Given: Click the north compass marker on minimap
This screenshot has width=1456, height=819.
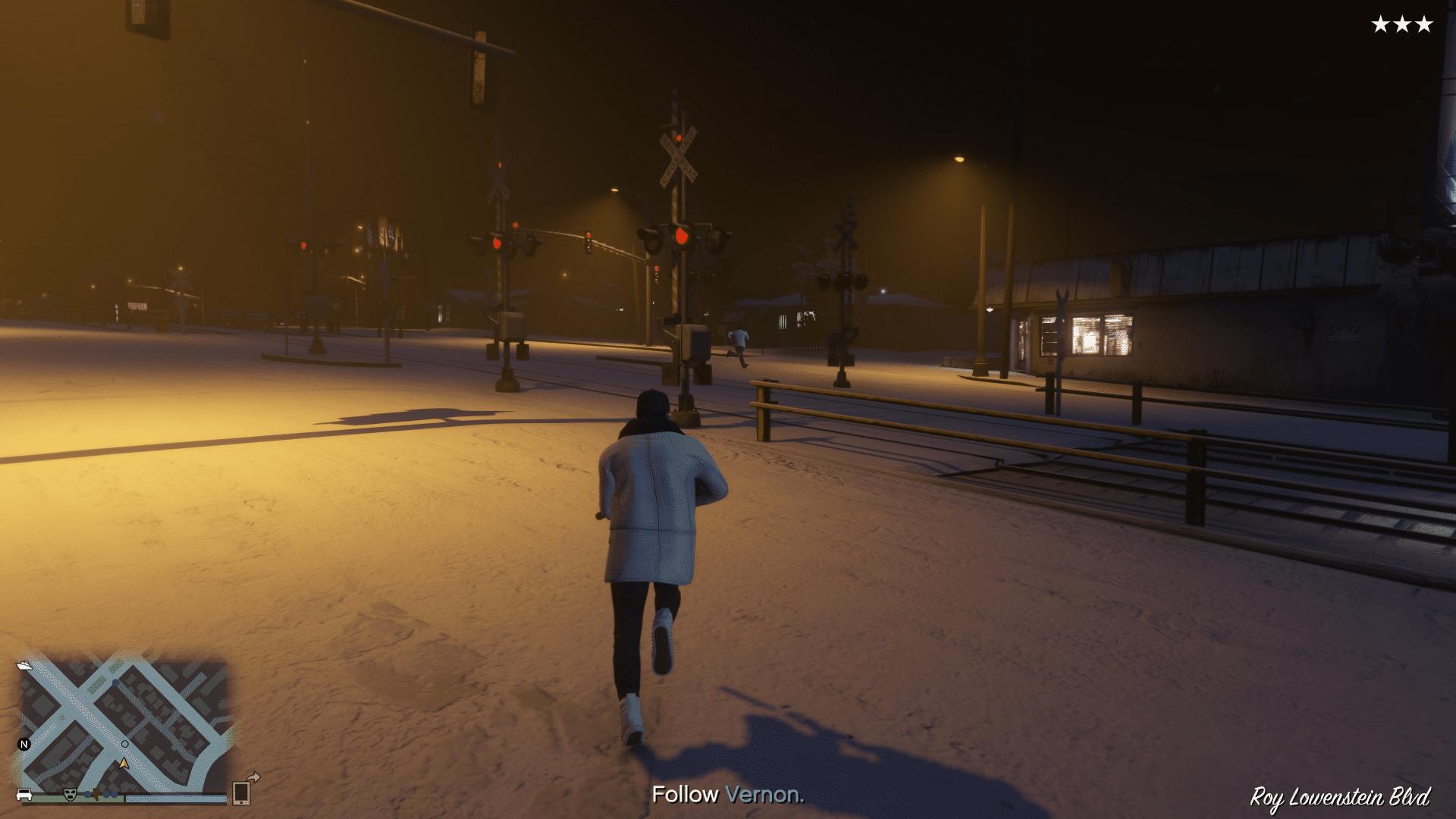Looking at the screenshot, I should tap(24, 744).
